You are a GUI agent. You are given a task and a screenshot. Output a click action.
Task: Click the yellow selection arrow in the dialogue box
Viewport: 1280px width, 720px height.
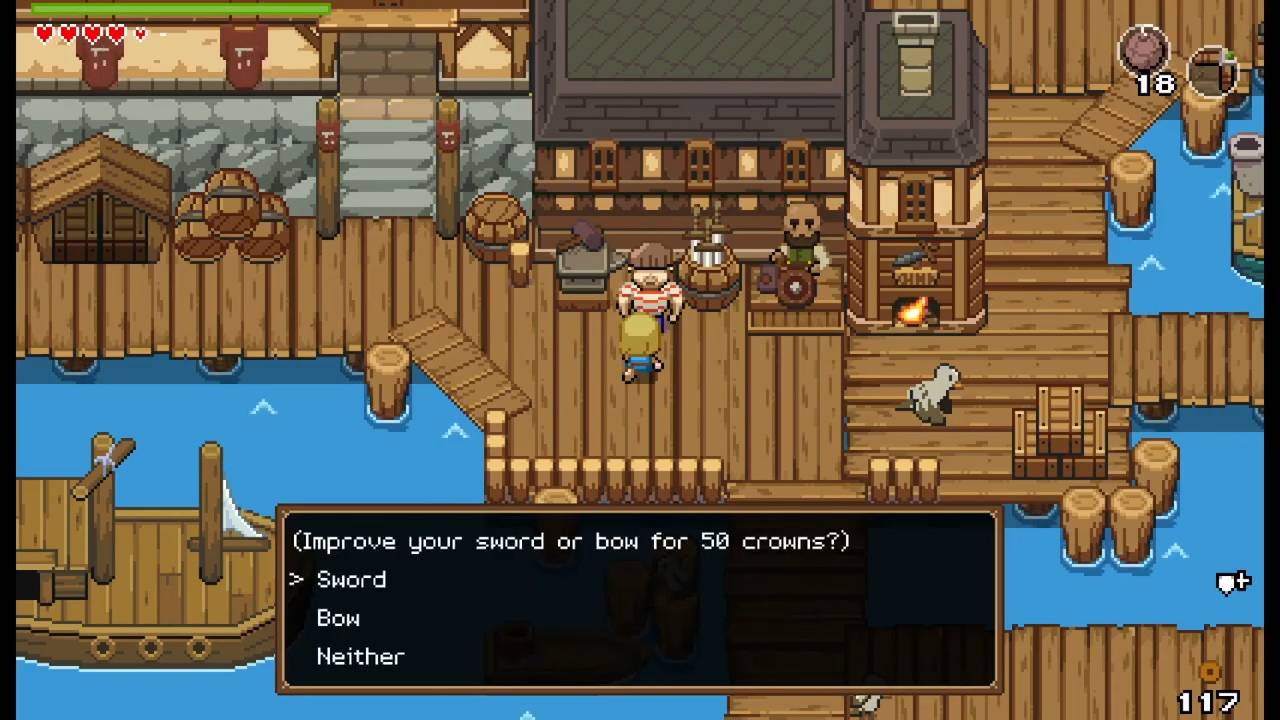tap(296, 580)
